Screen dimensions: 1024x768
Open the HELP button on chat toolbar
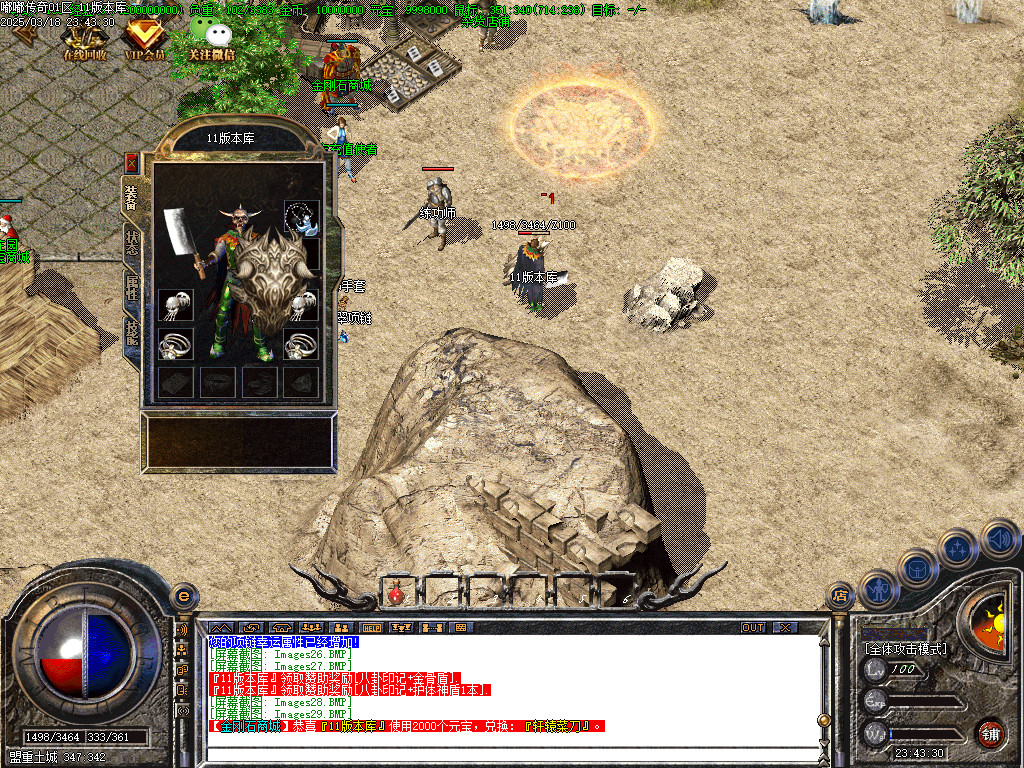(x=372, y=627)
